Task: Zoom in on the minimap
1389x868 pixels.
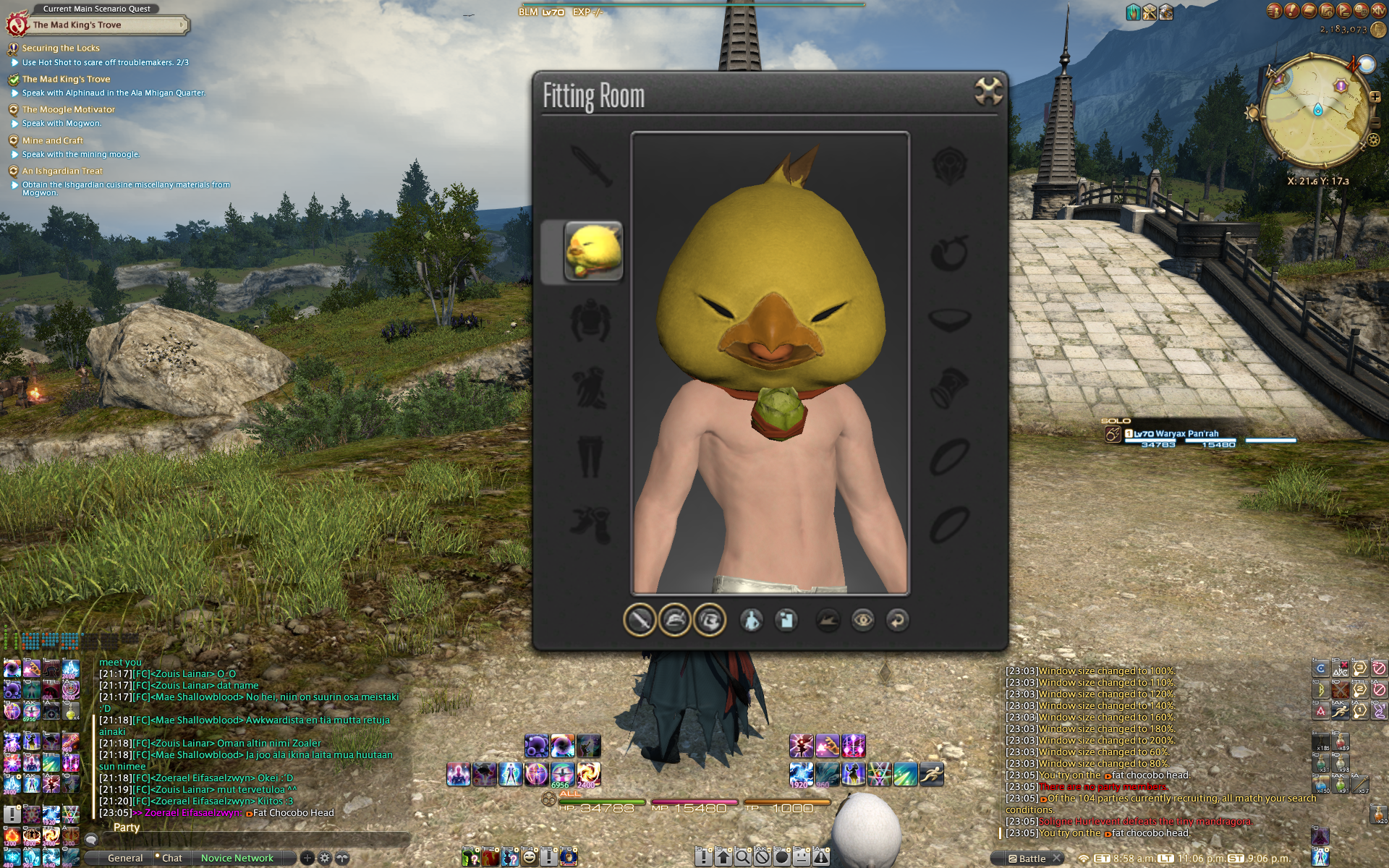Action: pyautogui.click(x=1375, y=95)
